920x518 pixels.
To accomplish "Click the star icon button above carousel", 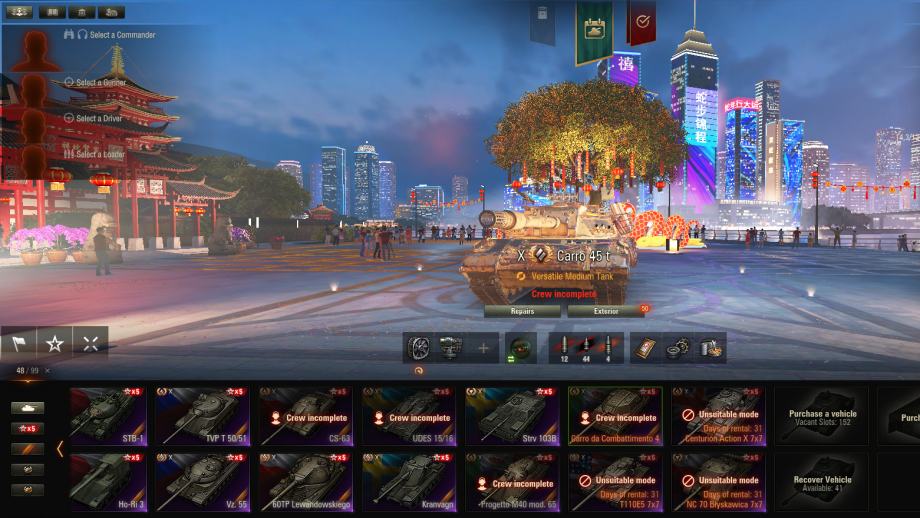I will (55, 343).
